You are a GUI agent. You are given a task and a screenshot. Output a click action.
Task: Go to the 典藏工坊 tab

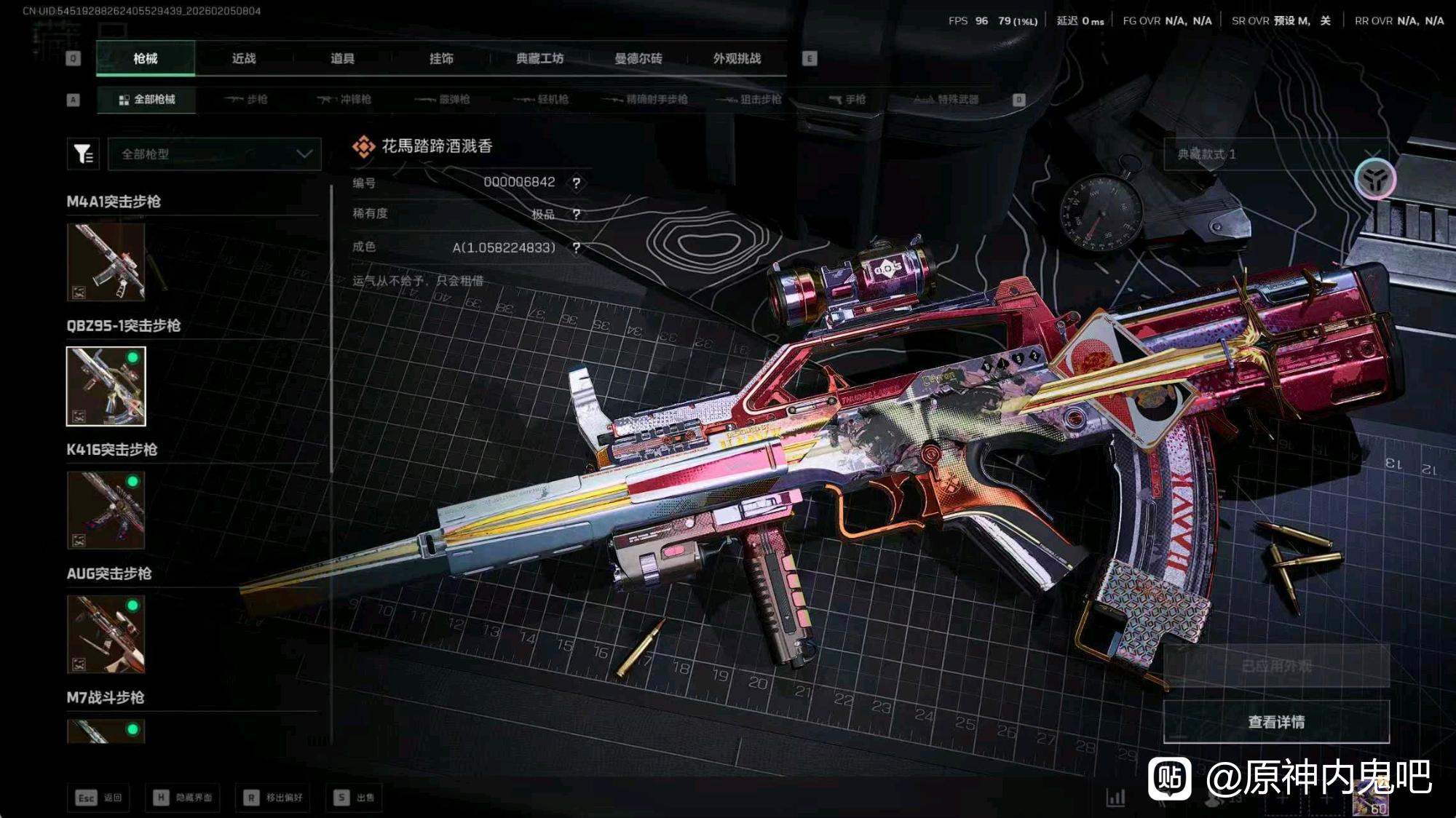539,58
